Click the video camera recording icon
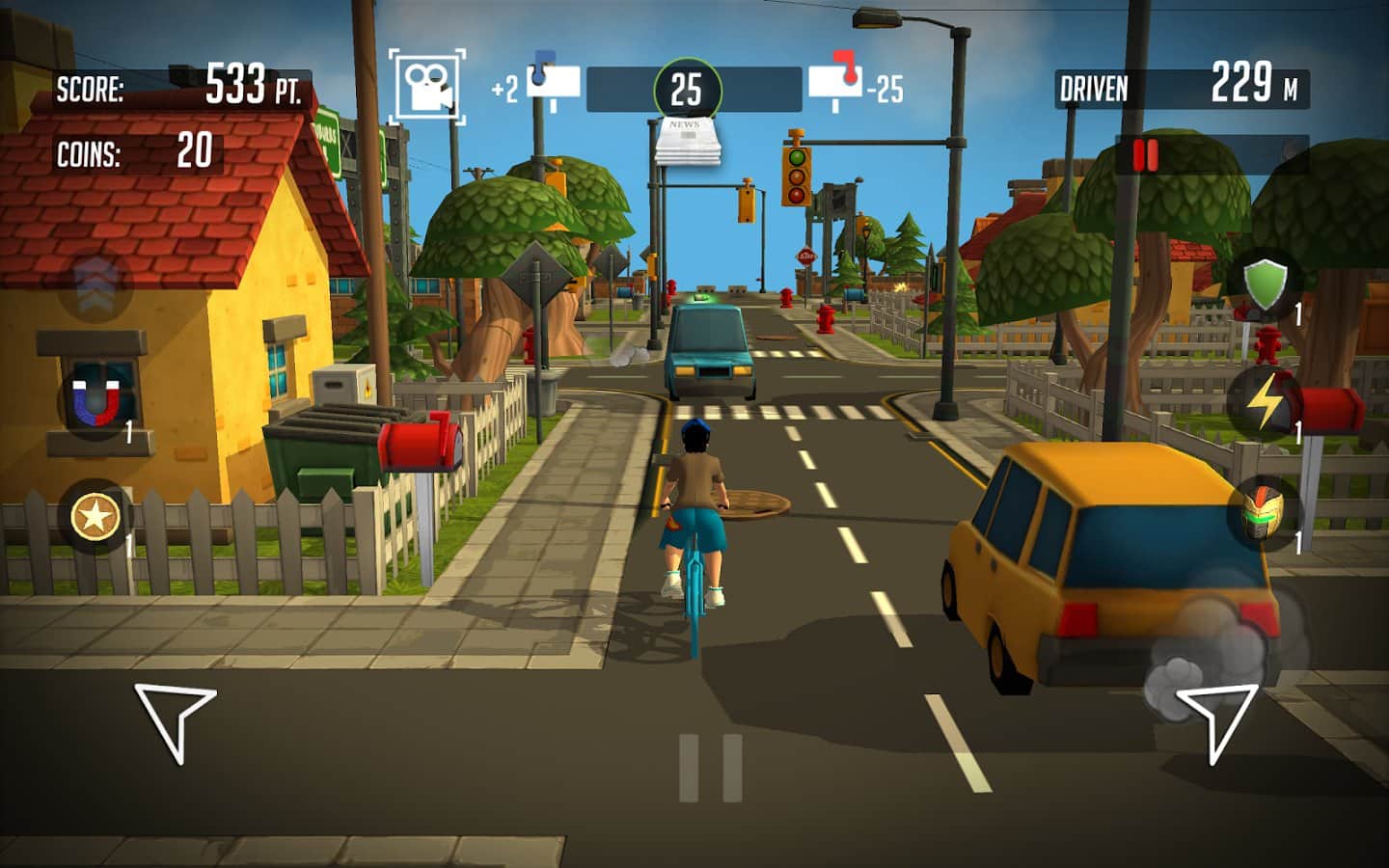 [426, 83]
